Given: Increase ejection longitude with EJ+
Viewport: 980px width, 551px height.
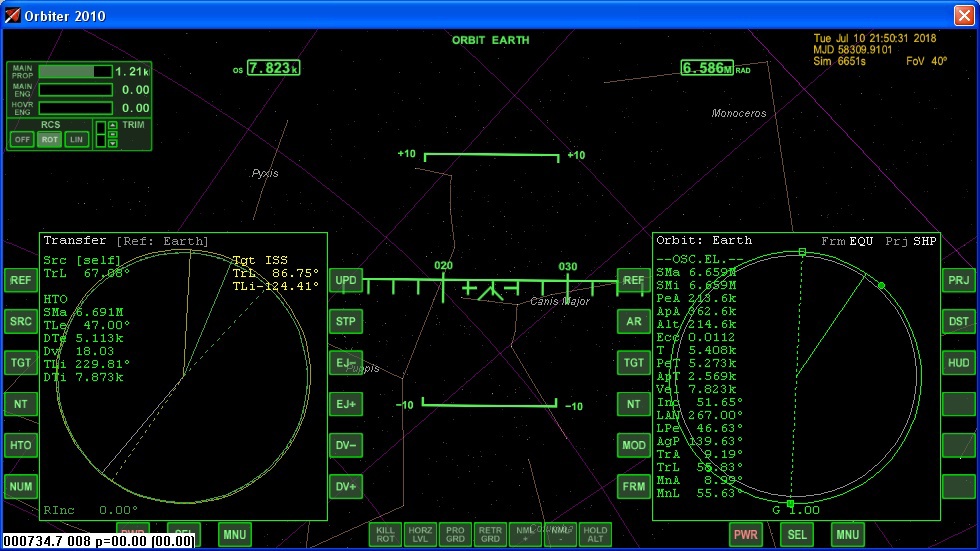Looking at the screenshot, I should 346,405.
